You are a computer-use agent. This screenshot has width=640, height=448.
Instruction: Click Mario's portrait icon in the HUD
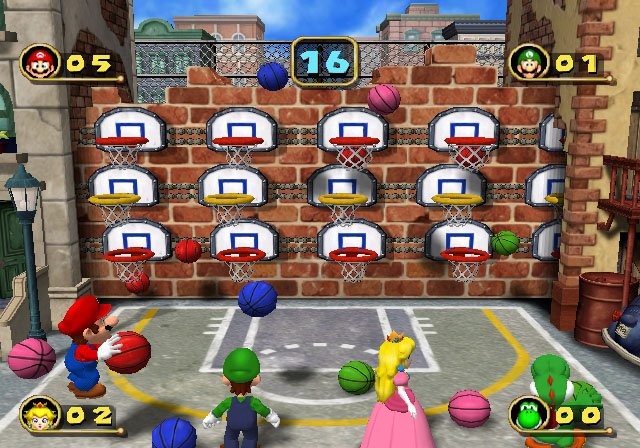tap(40, 63)
